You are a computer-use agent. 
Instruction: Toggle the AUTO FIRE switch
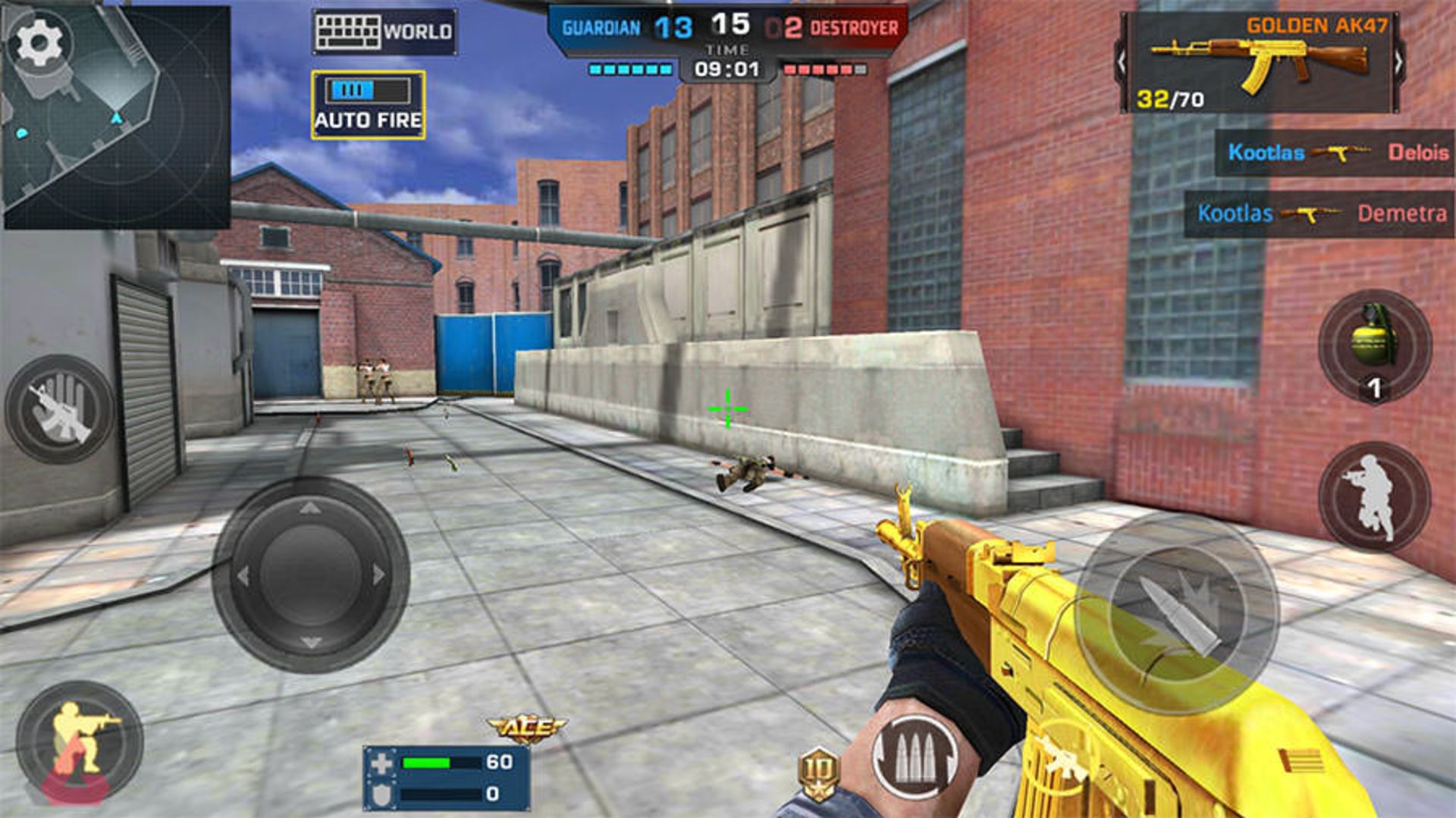pos(368,105)
